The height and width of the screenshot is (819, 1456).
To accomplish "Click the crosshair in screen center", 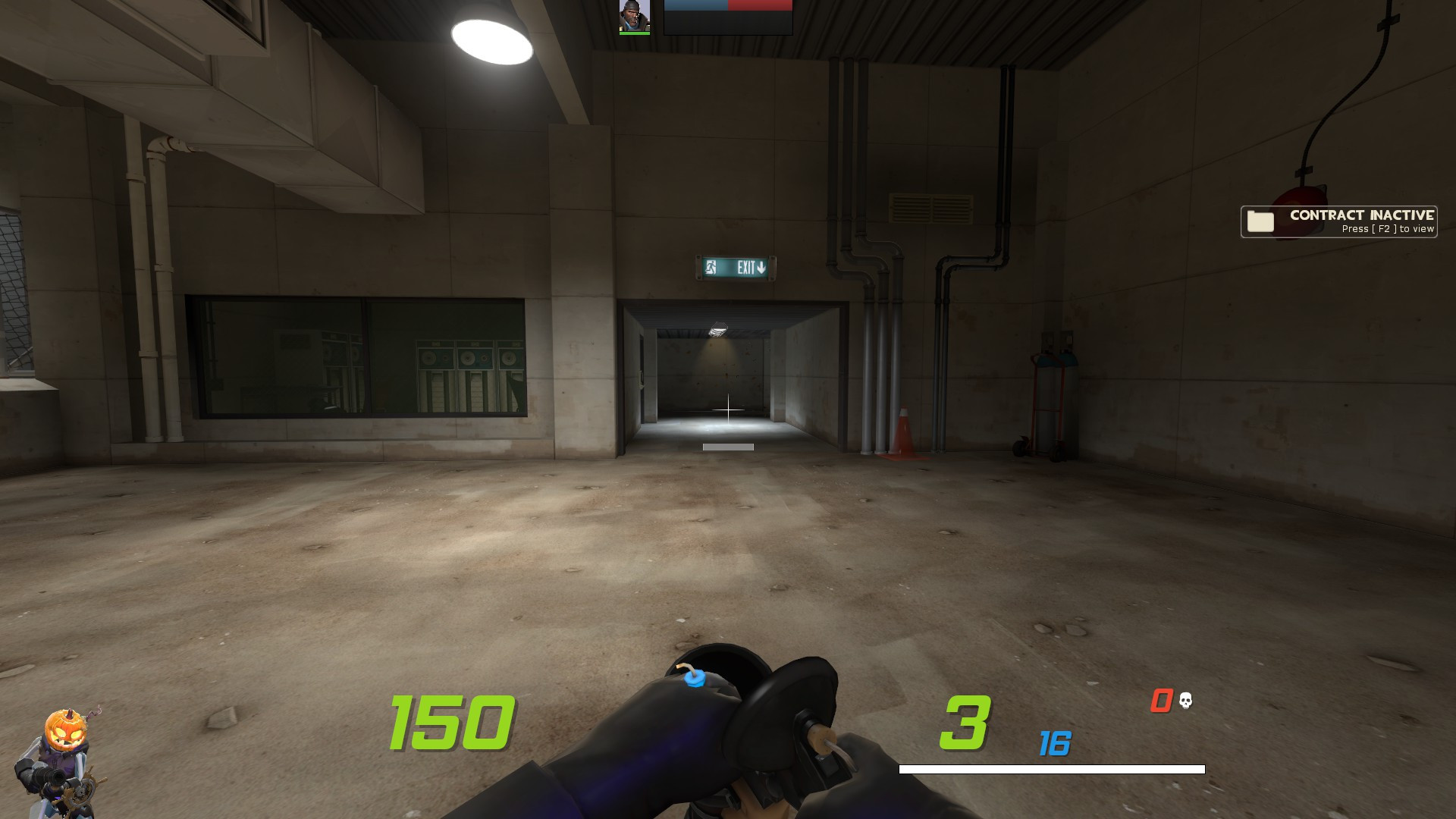I will (728, 409).
